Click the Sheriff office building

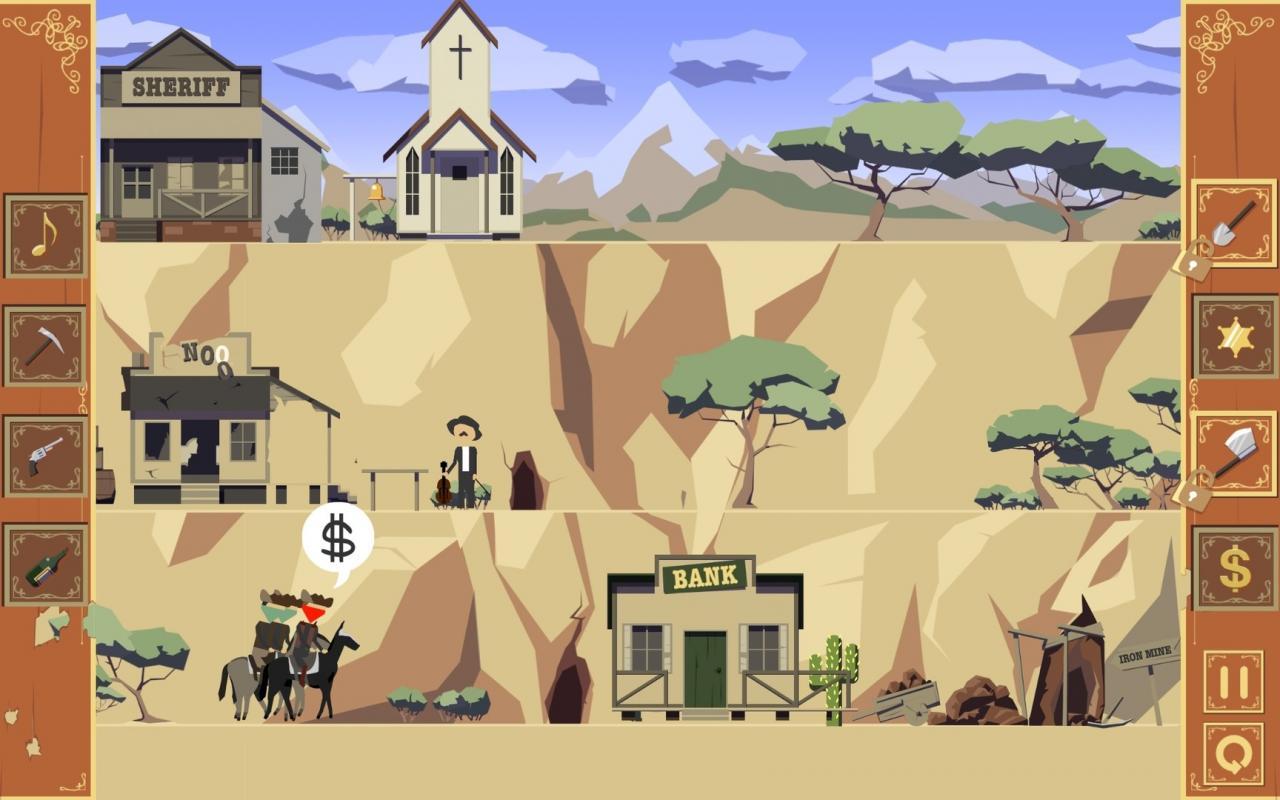[180, 130]
